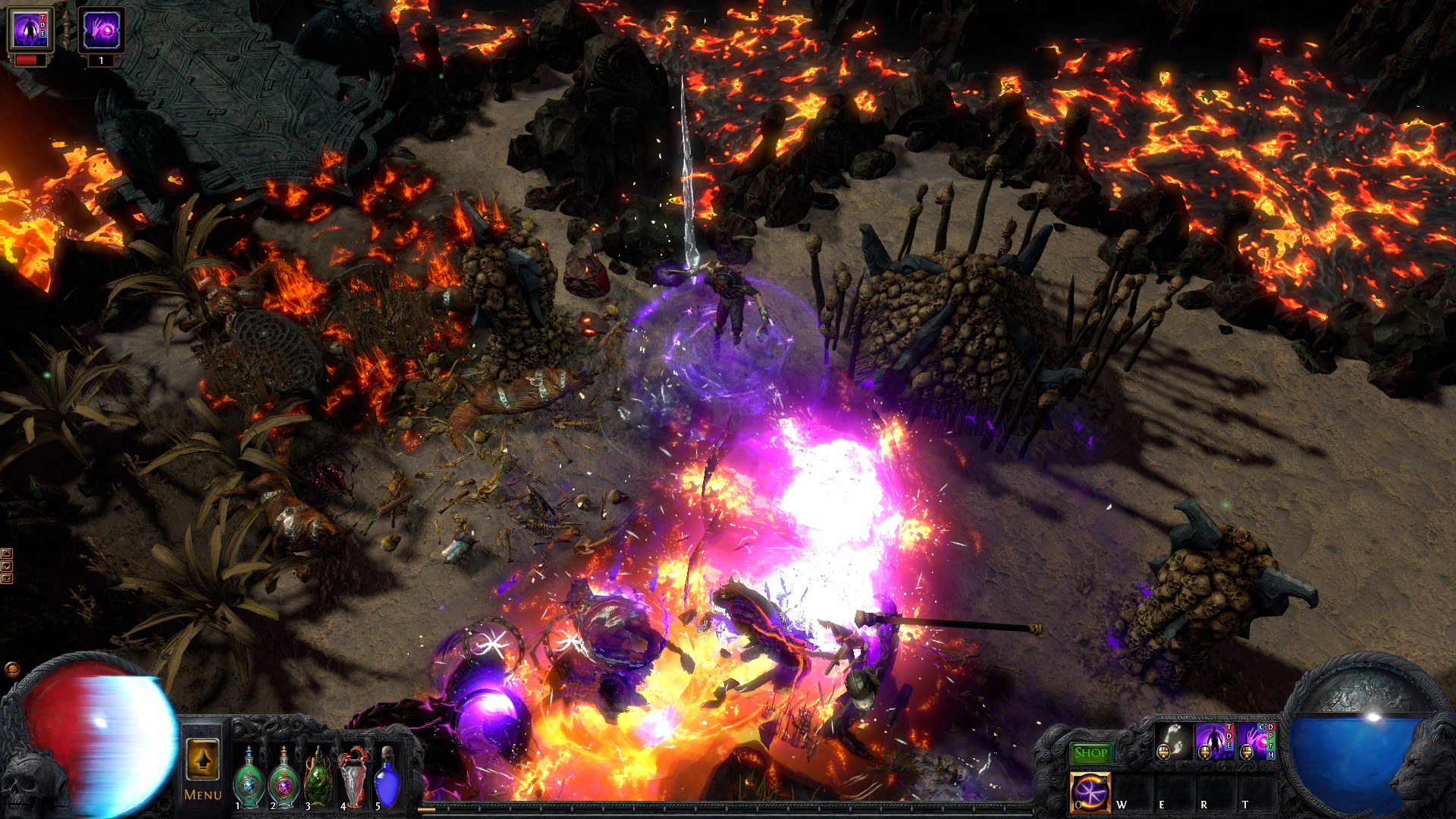Open the Menu arrow button

(x=202, y=759)
